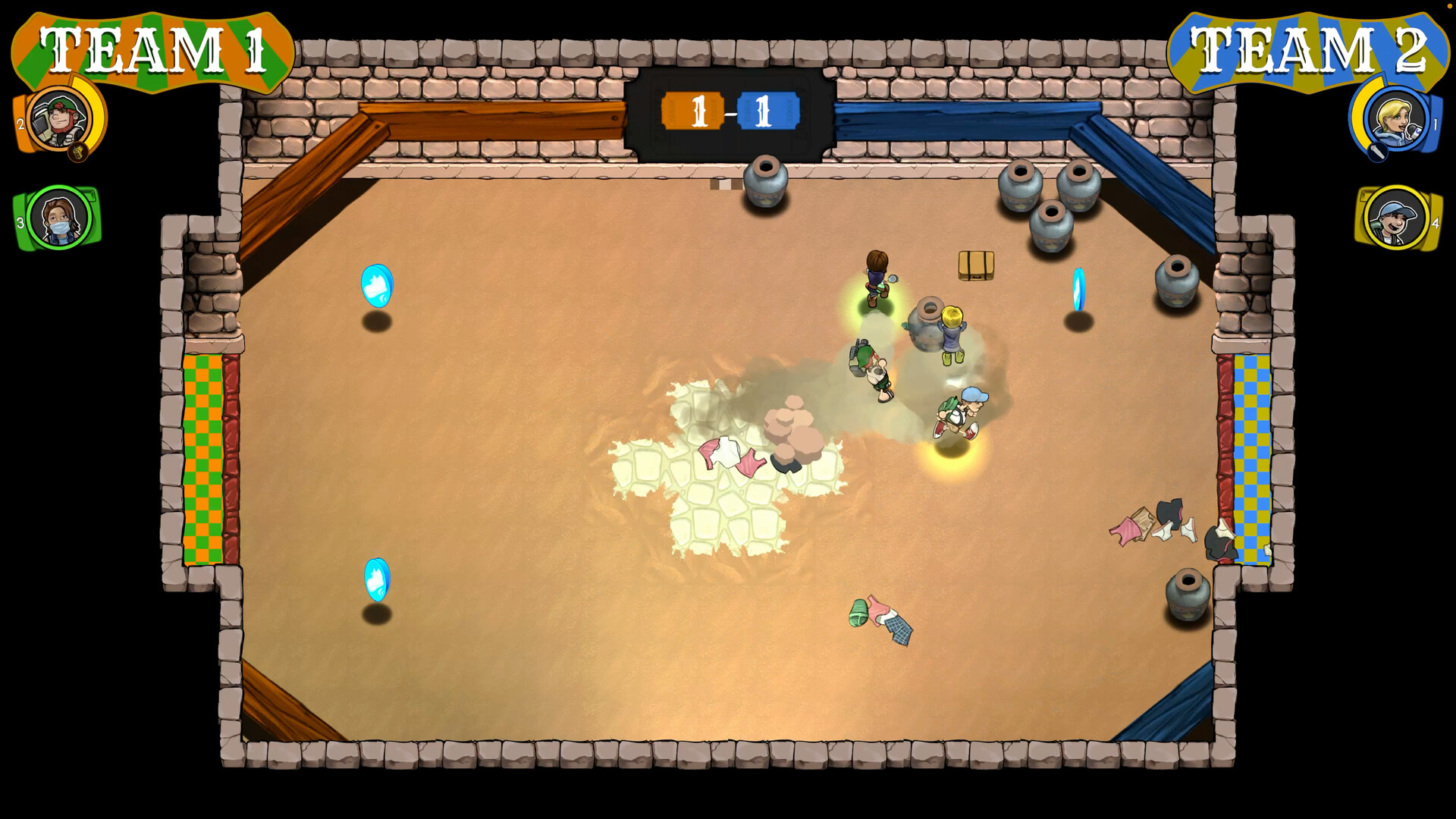This screenshot has height=819, width=1456.
Task: Click the microphone ability icon under player 1
Action: 1377,152
